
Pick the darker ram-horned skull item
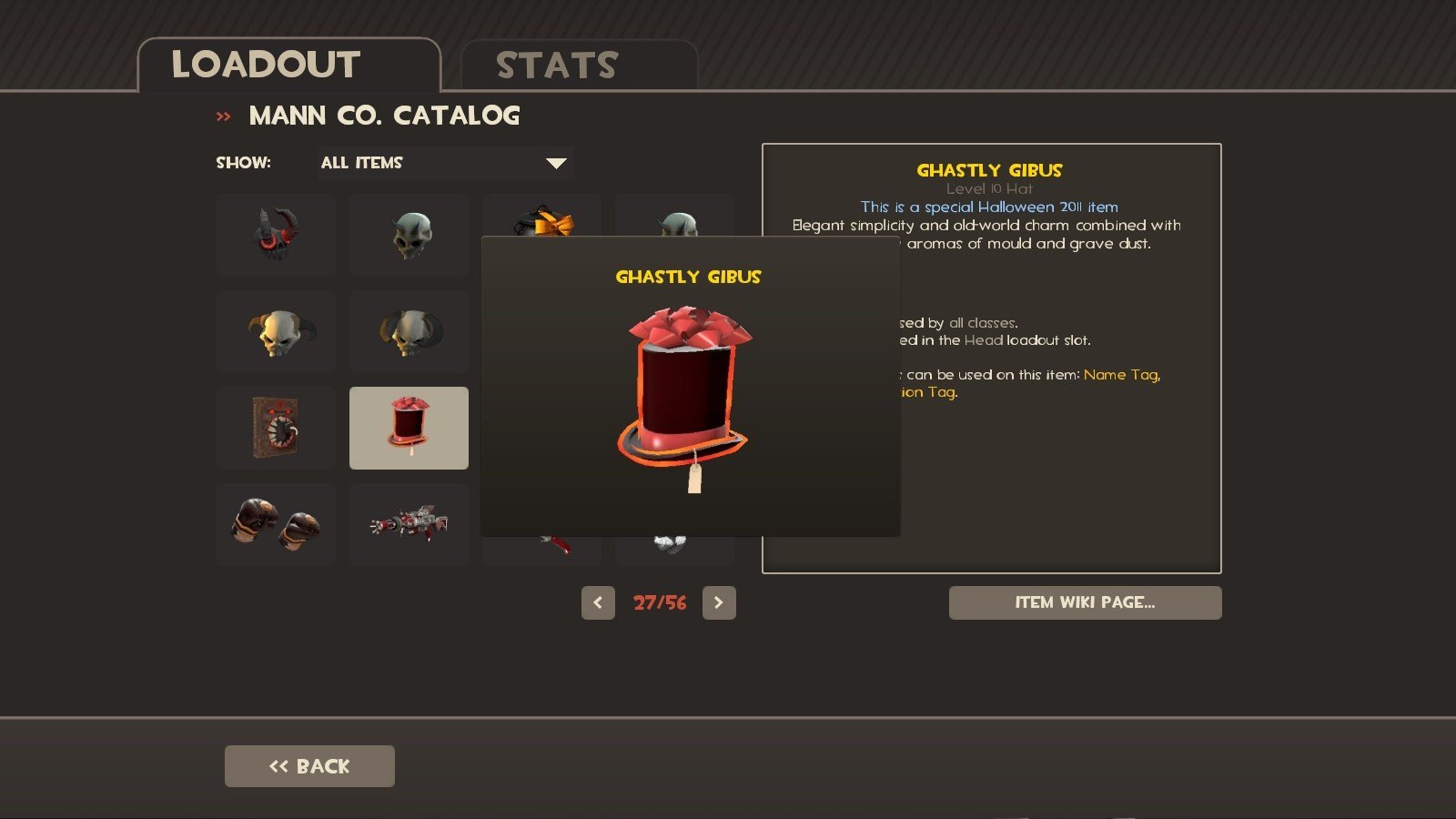point(409,332)
